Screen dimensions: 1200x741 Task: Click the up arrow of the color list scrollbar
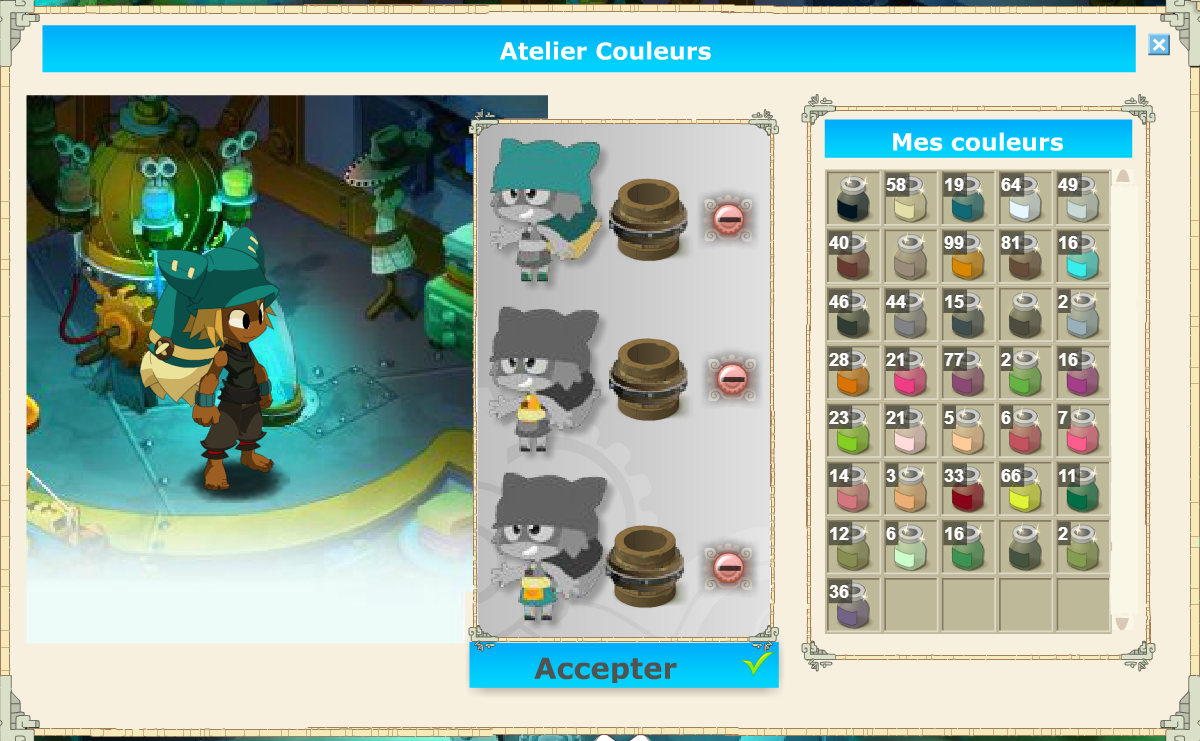(x=1122, y=177)
